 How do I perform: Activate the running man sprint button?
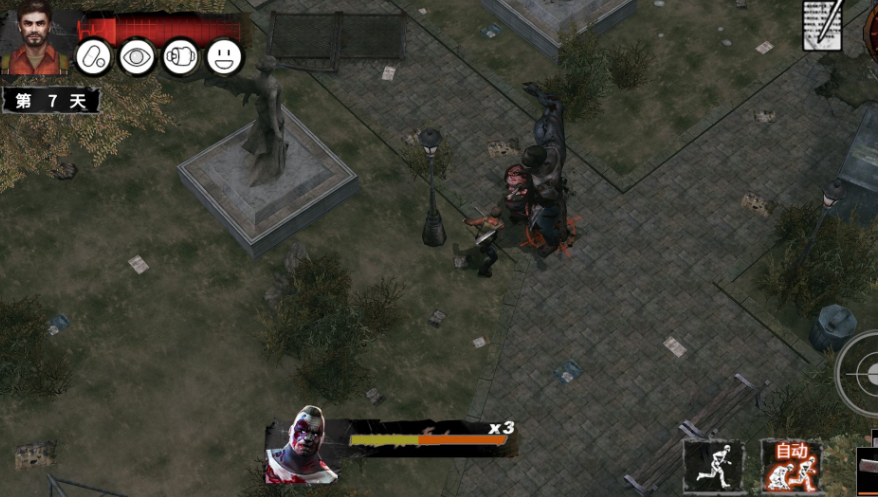point(713,466)
